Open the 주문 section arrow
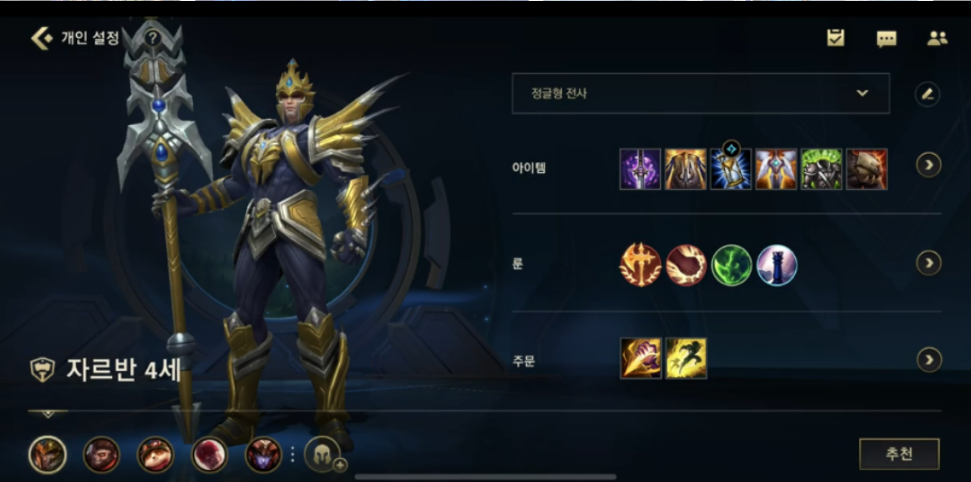This screenshot has height=482, width=971. 929,359
